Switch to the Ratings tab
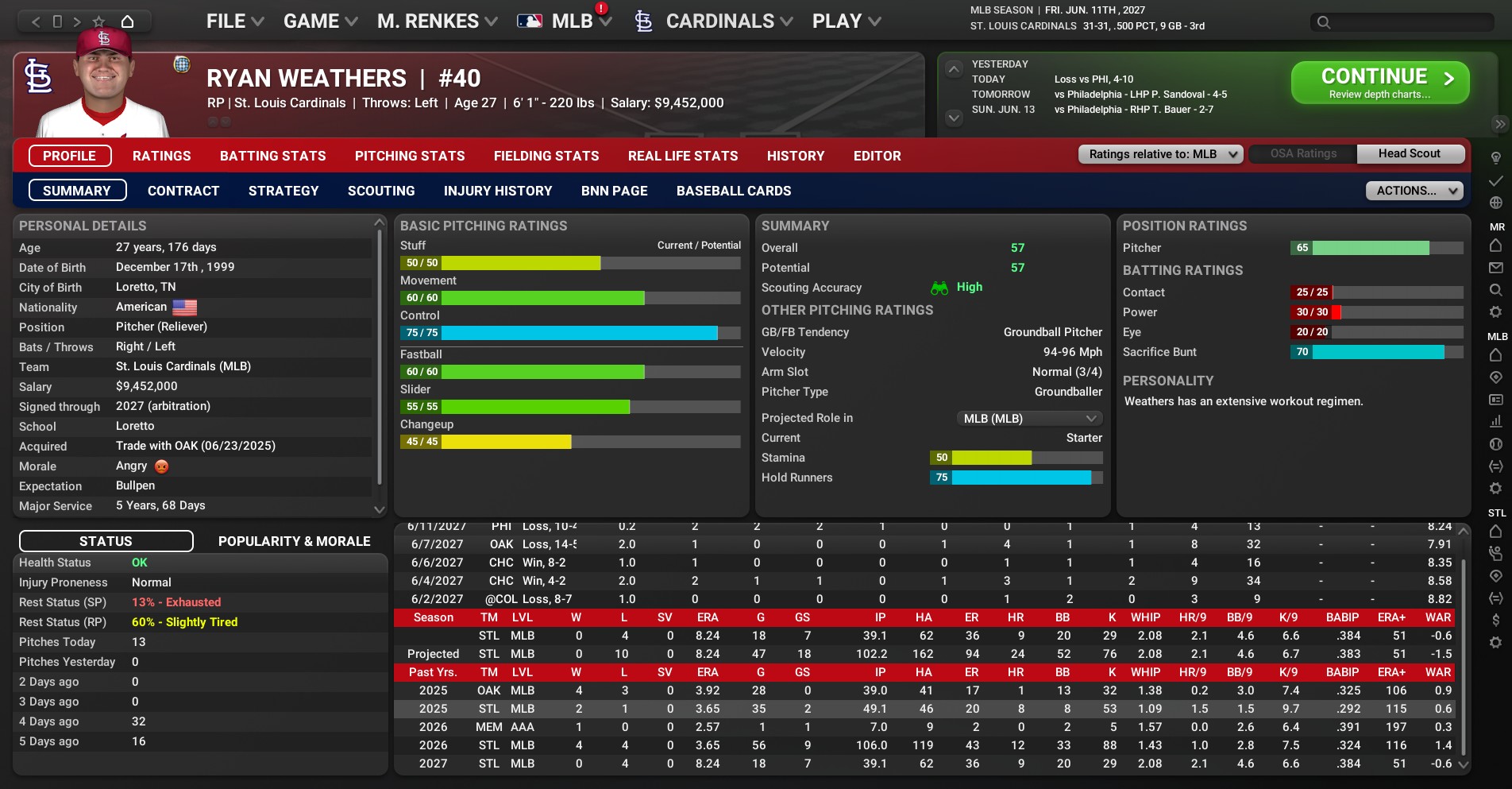Image resolution: width=1512 pixels, height=789 pixels. point(161,156)
